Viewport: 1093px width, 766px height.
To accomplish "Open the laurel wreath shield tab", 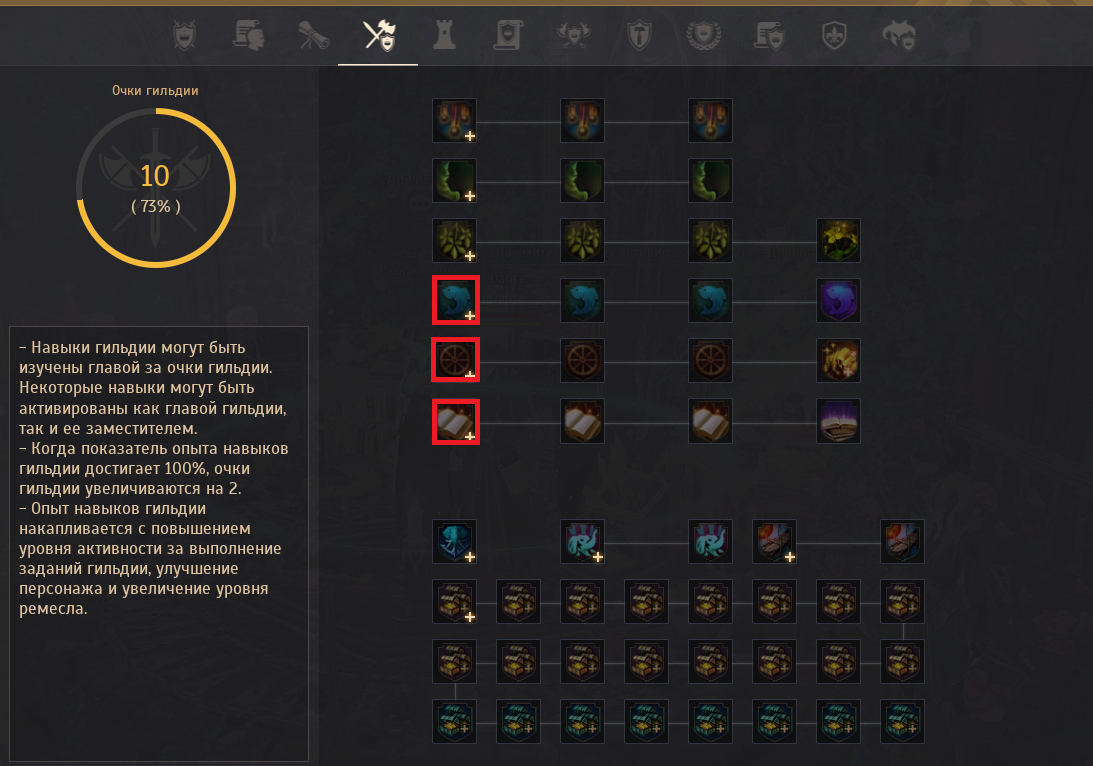I will pos(702,36).
